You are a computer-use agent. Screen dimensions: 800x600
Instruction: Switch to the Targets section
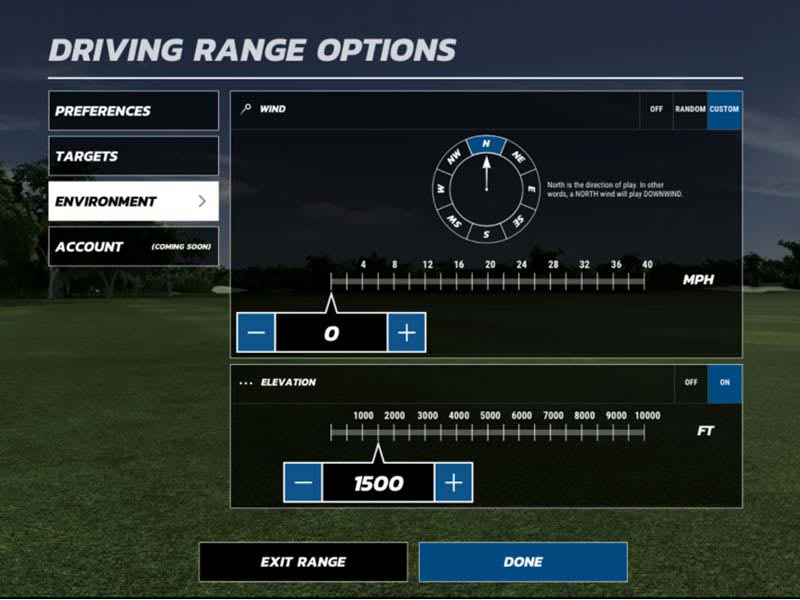coord(133,156)
